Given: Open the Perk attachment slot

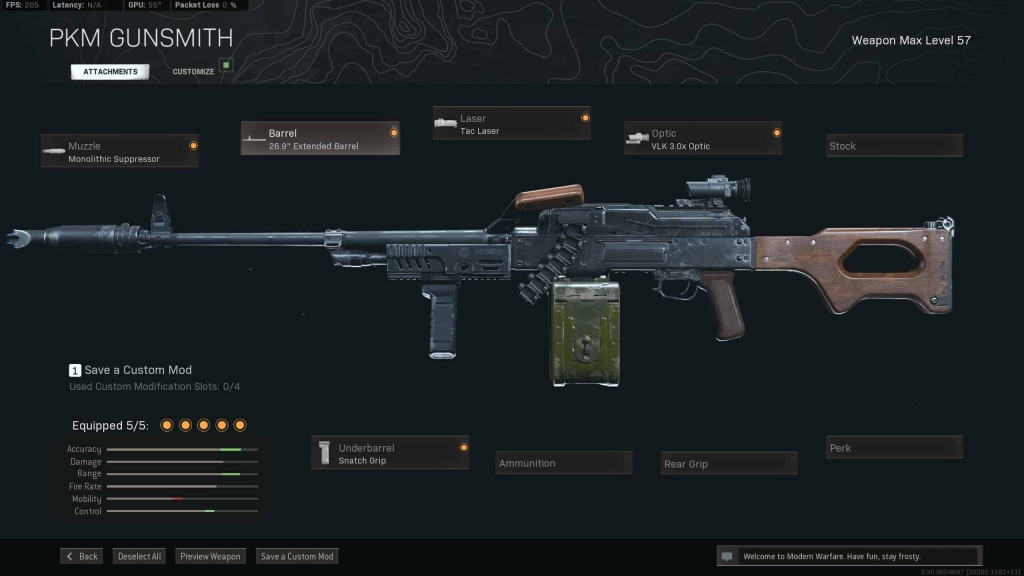Looking at the screenshot, I should coord(894,448).
